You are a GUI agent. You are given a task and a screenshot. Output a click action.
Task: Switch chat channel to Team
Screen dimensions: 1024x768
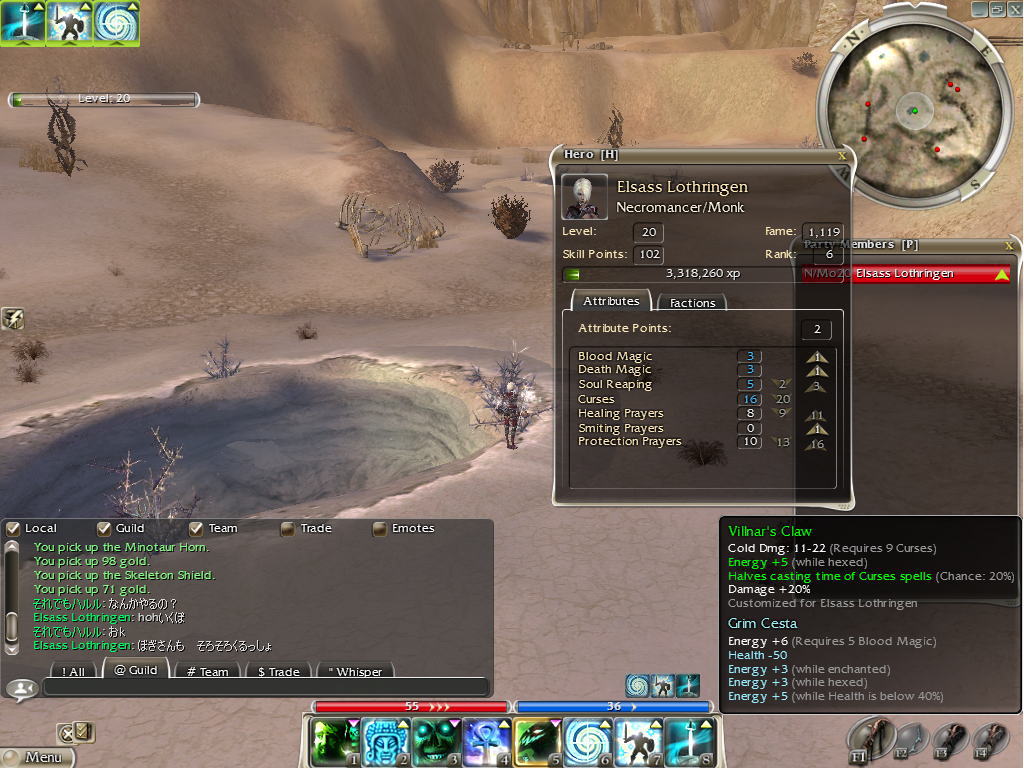[x=207, y=671]
